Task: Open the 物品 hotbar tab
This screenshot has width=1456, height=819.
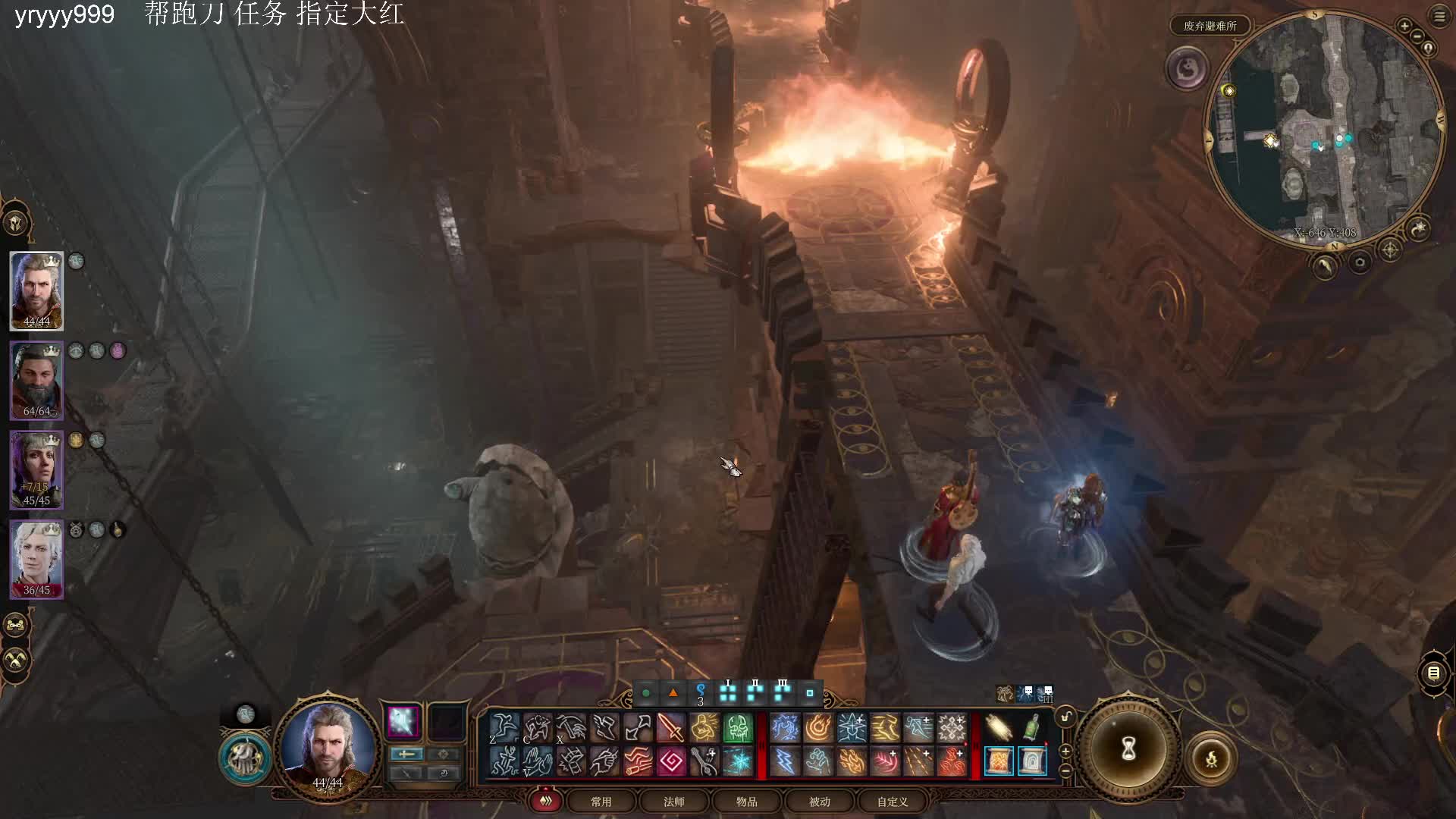Action: pyautogui.click(x=746, y=802)
